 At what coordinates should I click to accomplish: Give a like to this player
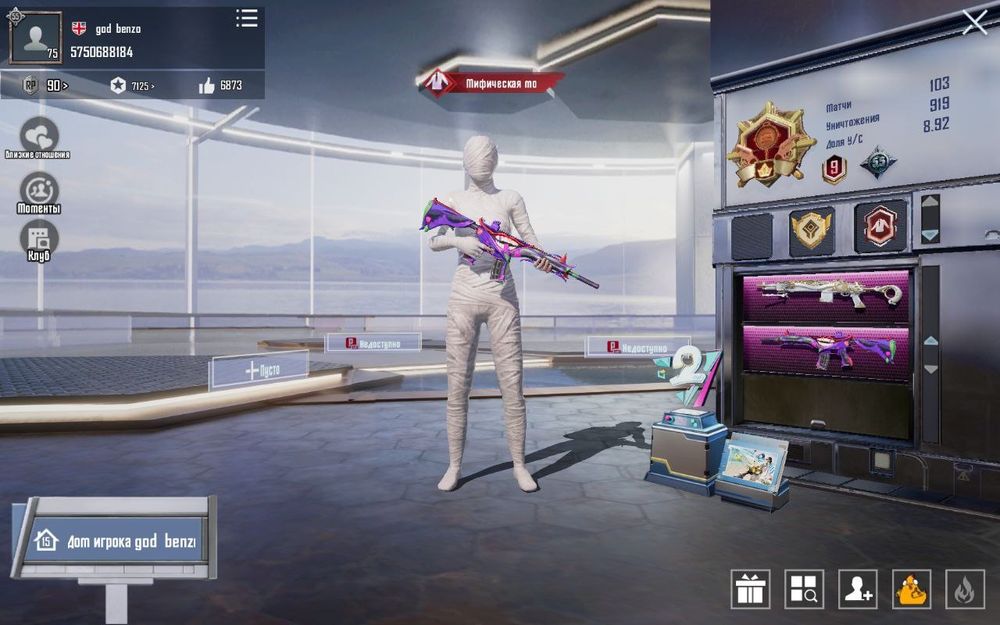coord(208,86)
